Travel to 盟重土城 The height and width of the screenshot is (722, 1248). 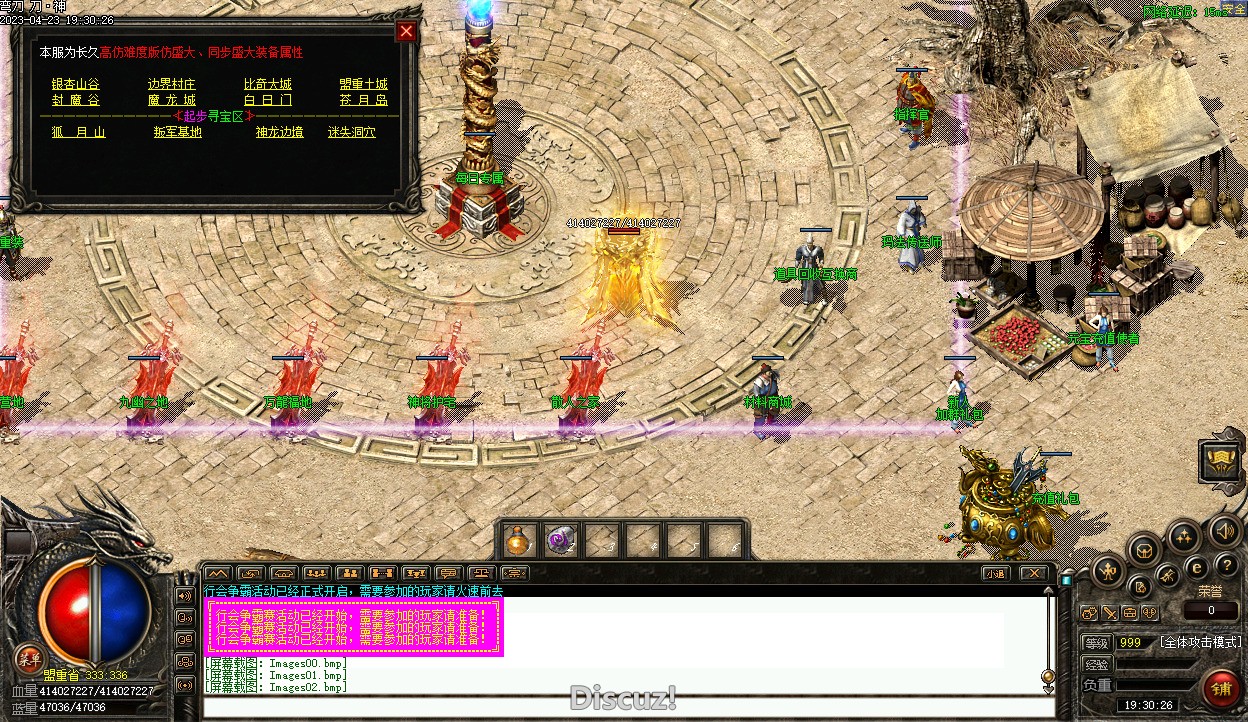click(363, 84)
